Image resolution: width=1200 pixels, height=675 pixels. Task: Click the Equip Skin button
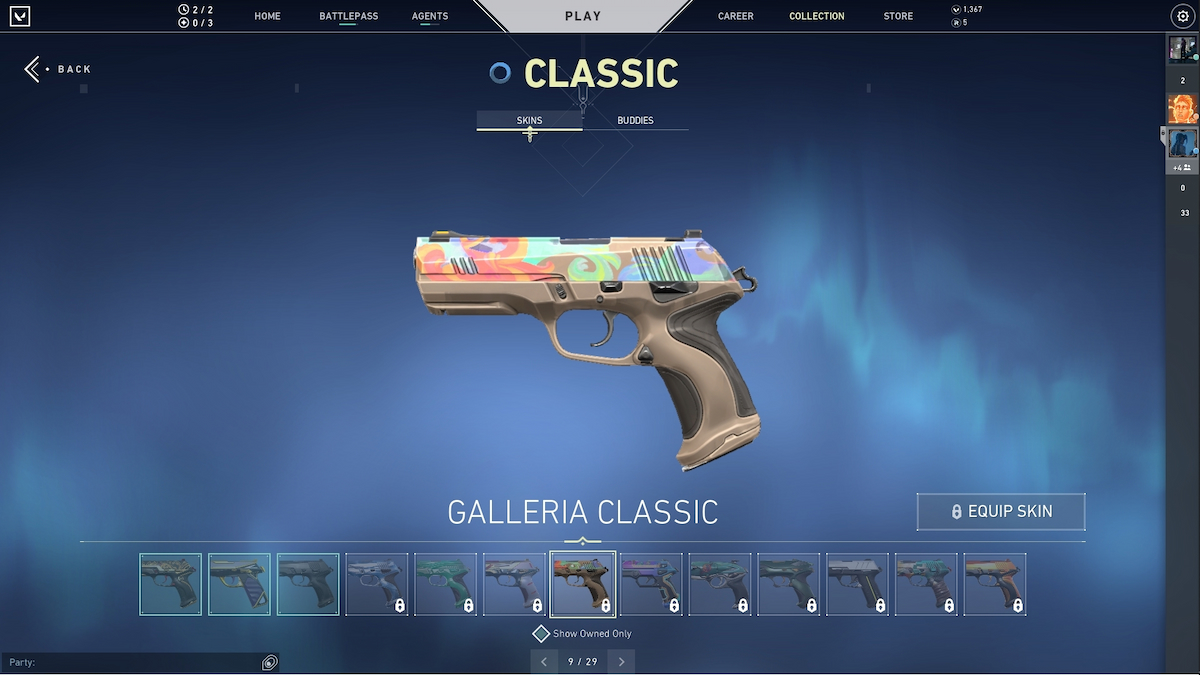pyautogui.click(x=1001, y=511)
